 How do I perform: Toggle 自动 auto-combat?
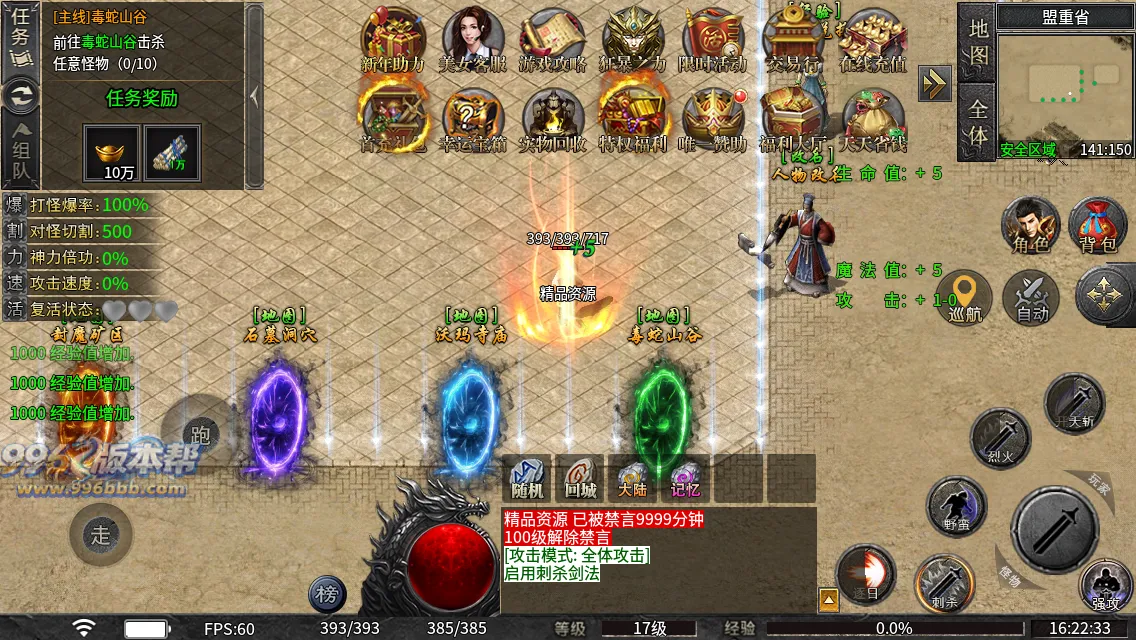[1031, 298]
